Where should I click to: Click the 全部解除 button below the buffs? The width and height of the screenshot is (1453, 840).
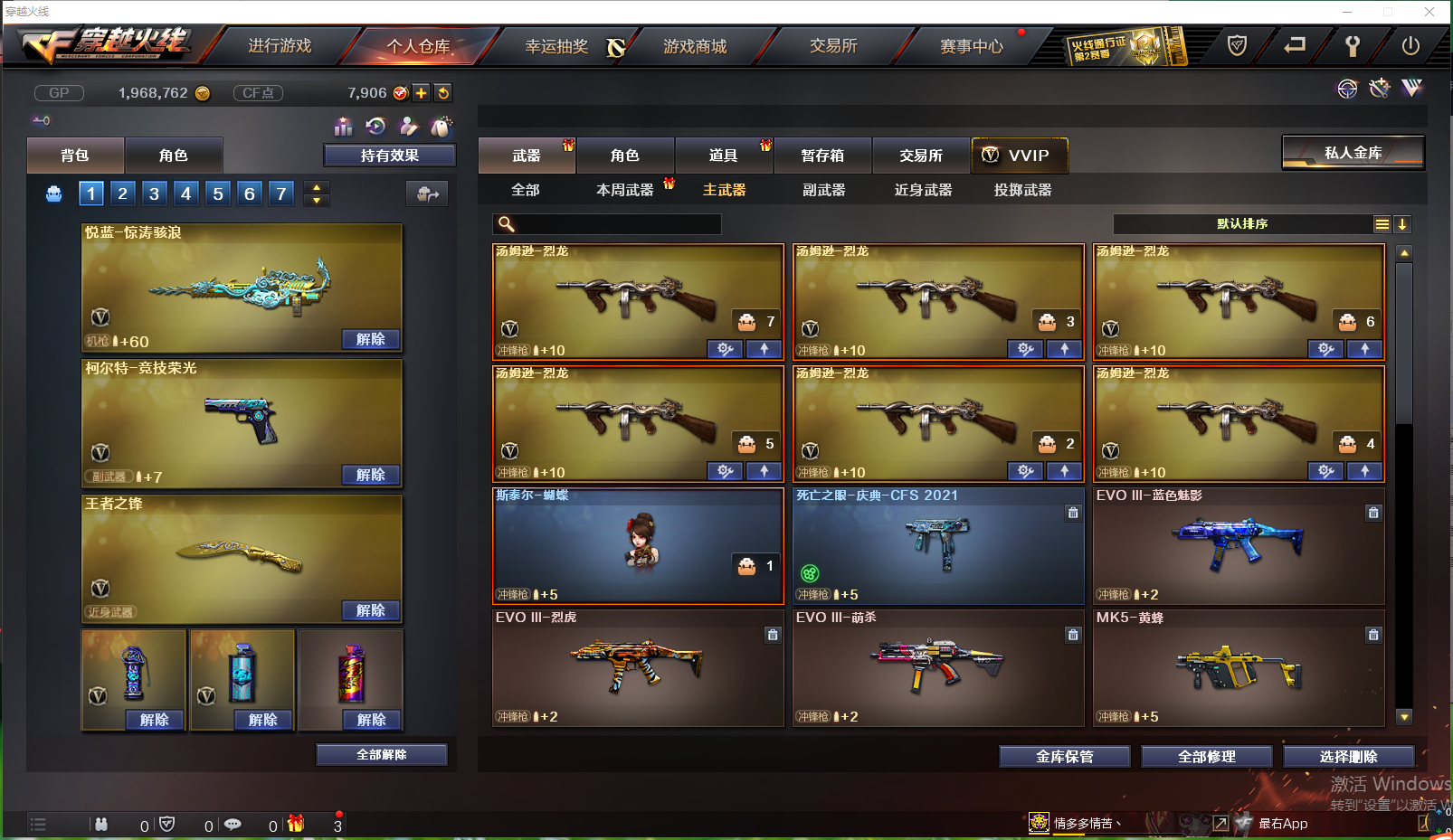click(x=381, y=754)
